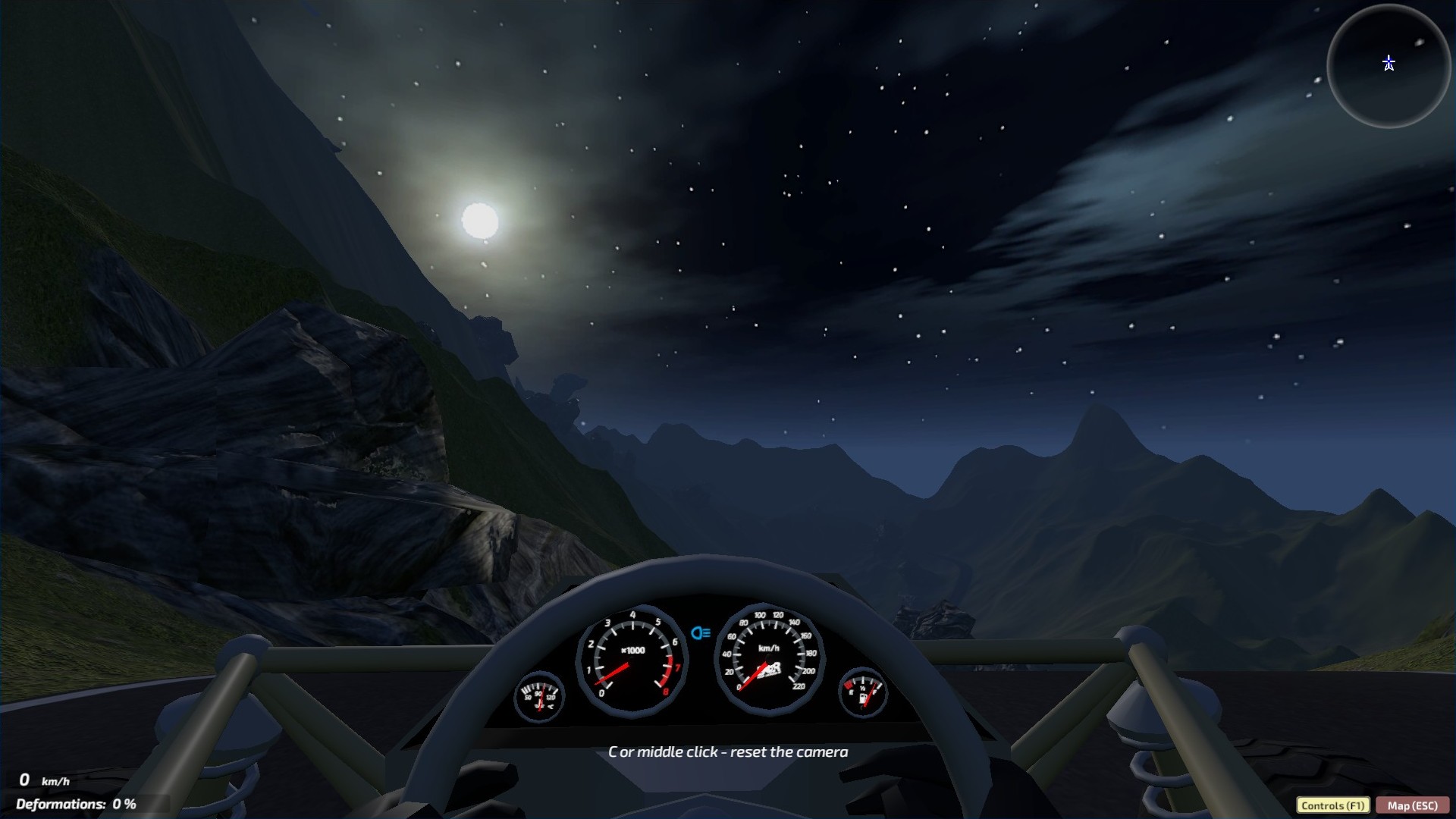Screen dimensions: 1456x819
Task: Open the Map (ESC) button
Action: coord(1412,805)
